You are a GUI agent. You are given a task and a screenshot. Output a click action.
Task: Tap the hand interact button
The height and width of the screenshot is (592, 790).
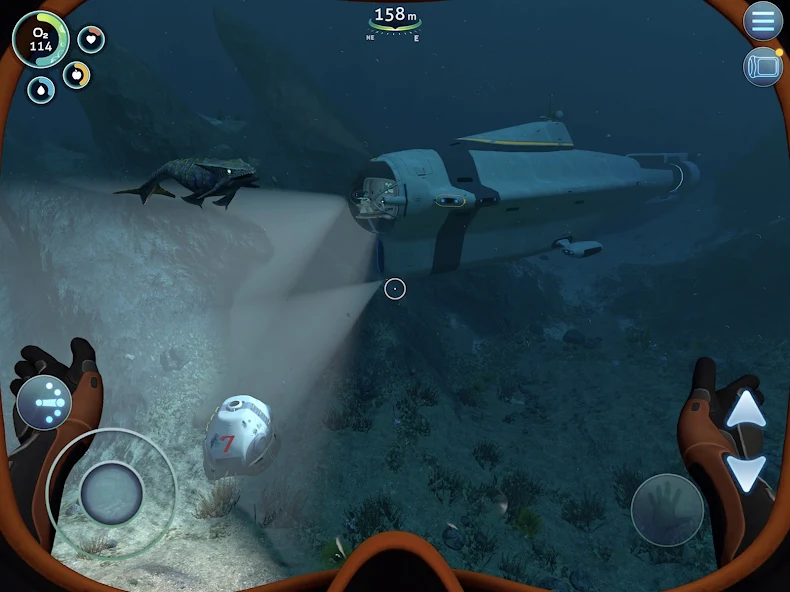click(667, 510)
